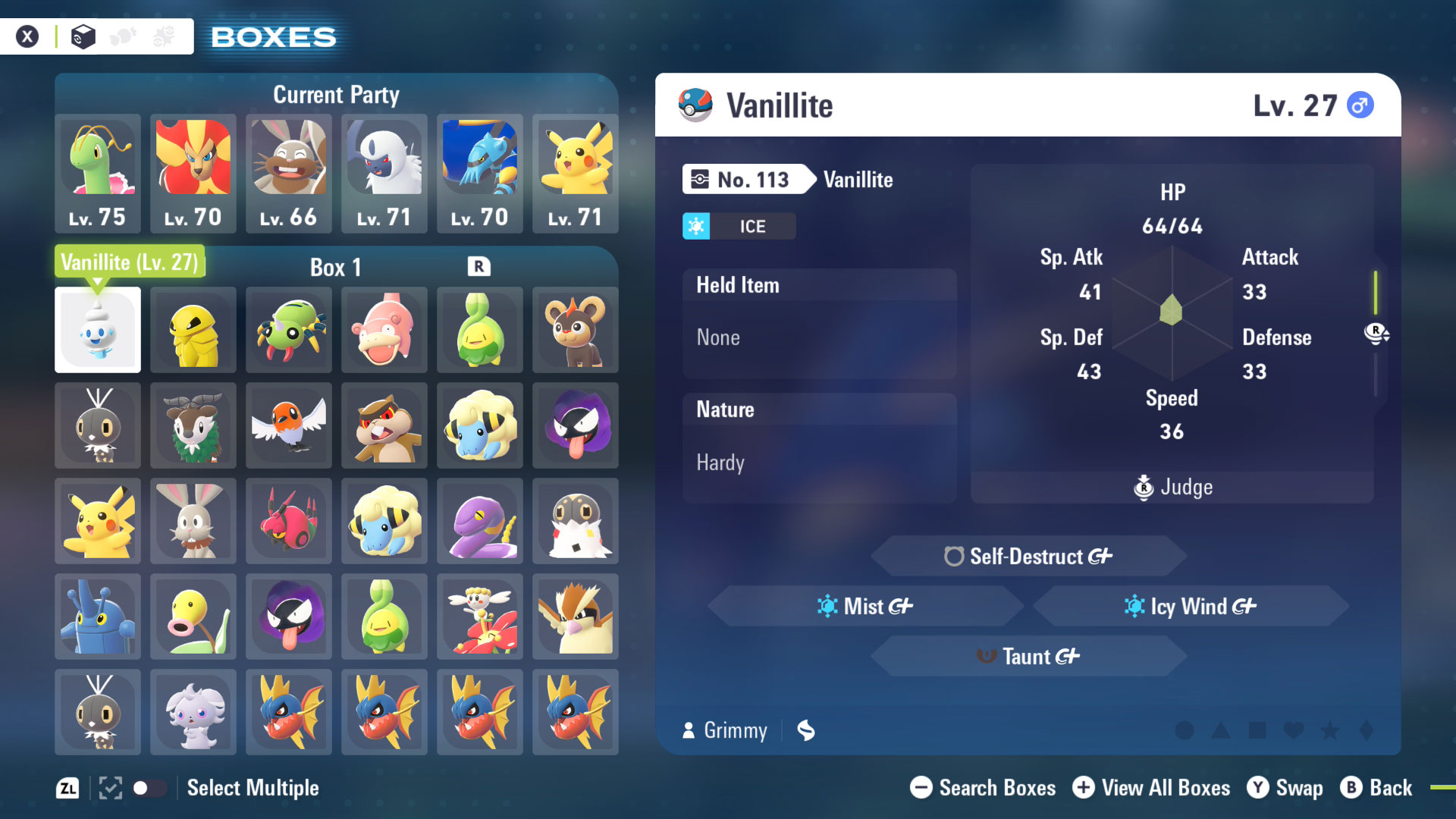1456x819 pixels.
Task: Select Meganium in the current party
Action: click(x=98, y=173)
